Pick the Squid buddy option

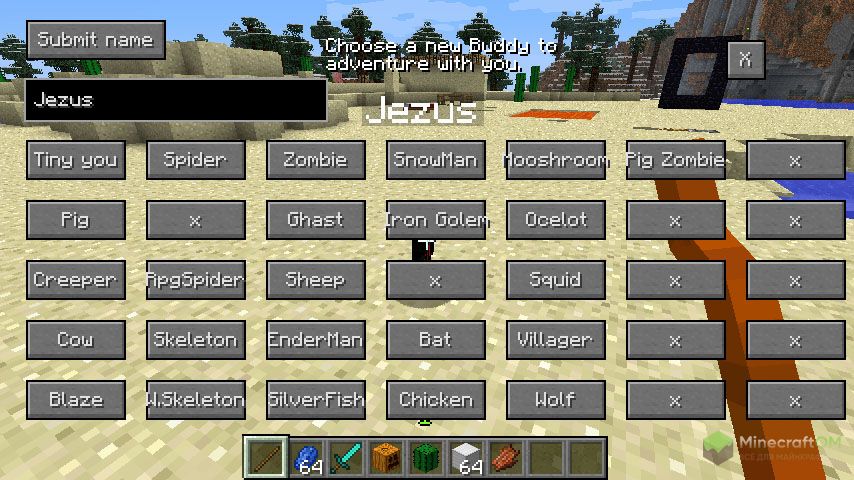pos(556,280)
